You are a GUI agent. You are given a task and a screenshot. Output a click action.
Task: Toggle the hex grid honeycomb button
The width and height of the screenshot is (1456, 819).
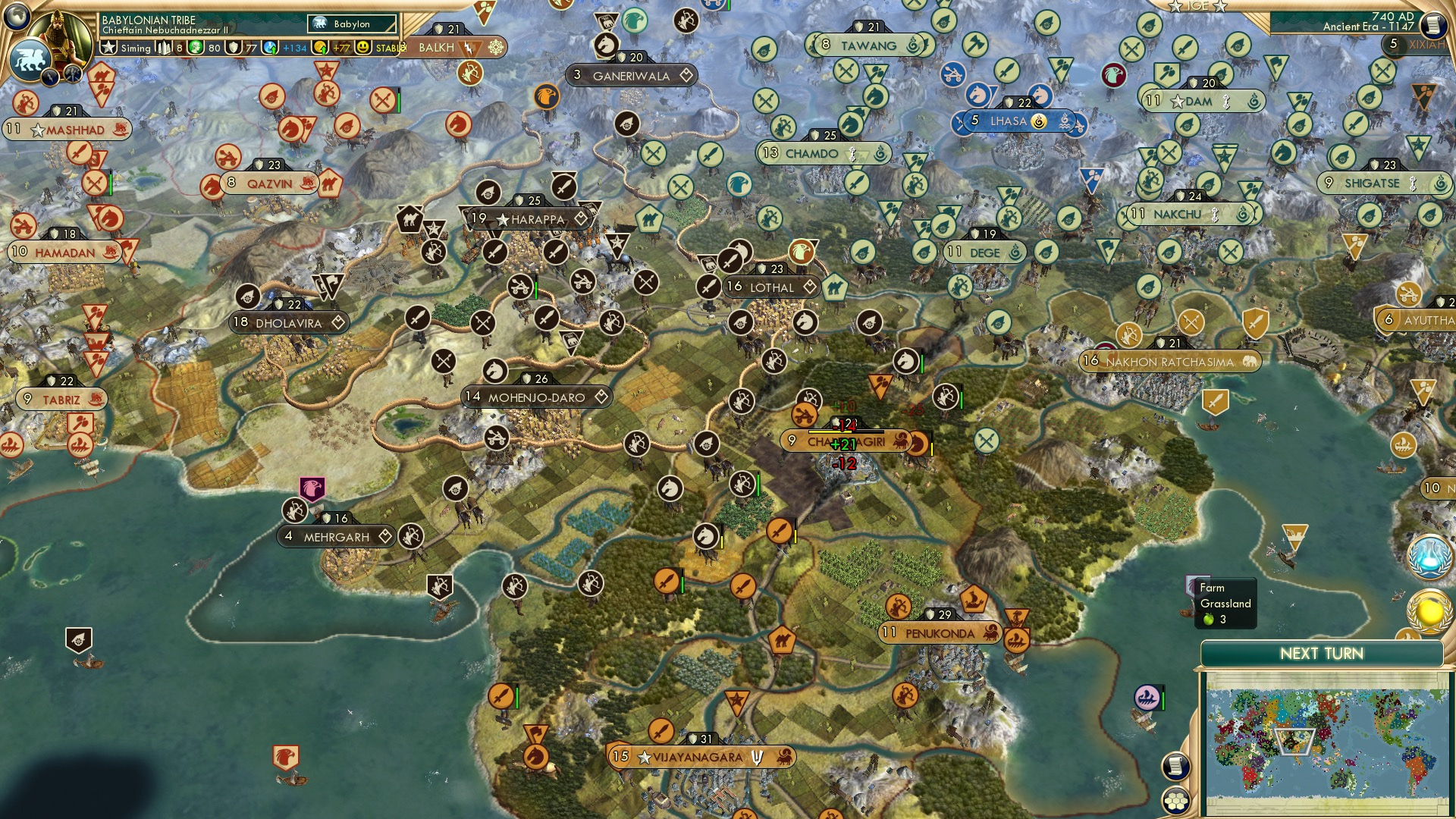tap(1175, 799)
